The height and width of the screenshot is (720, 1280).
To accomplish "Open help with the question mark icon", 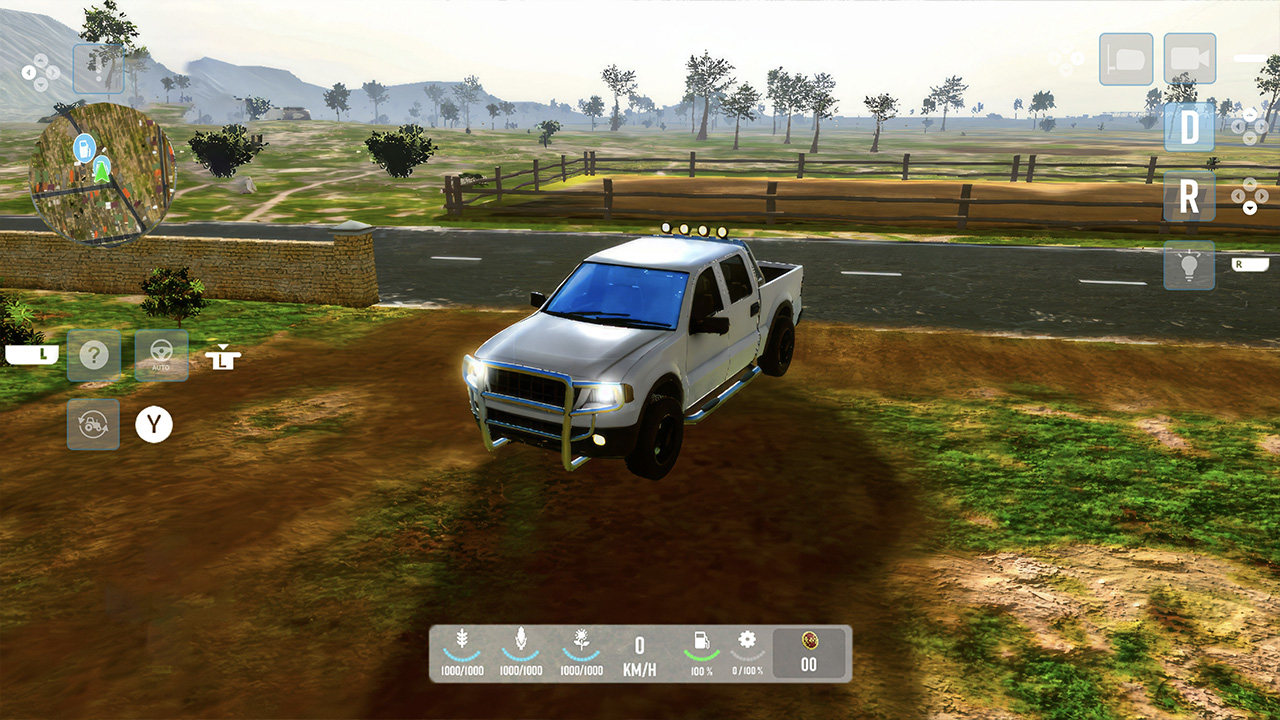I will (x=93, y=355).
